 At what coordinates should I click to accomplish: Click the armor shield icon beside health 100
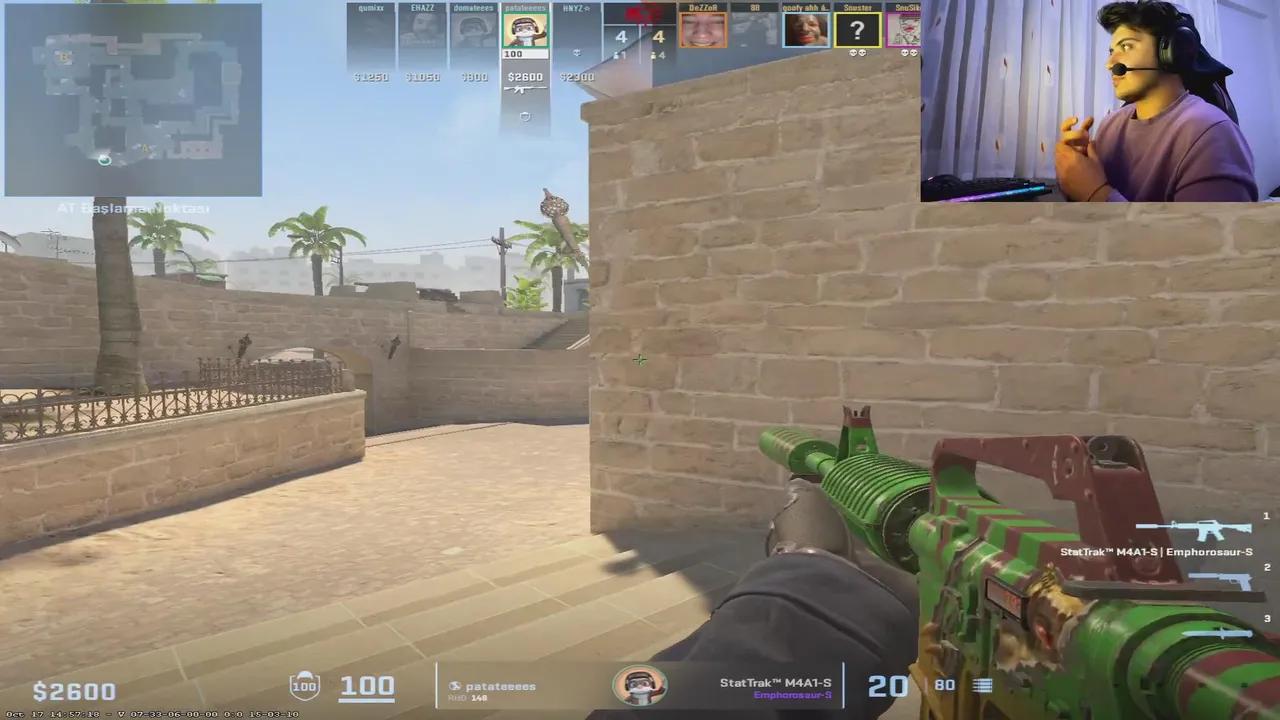[304, 685]
